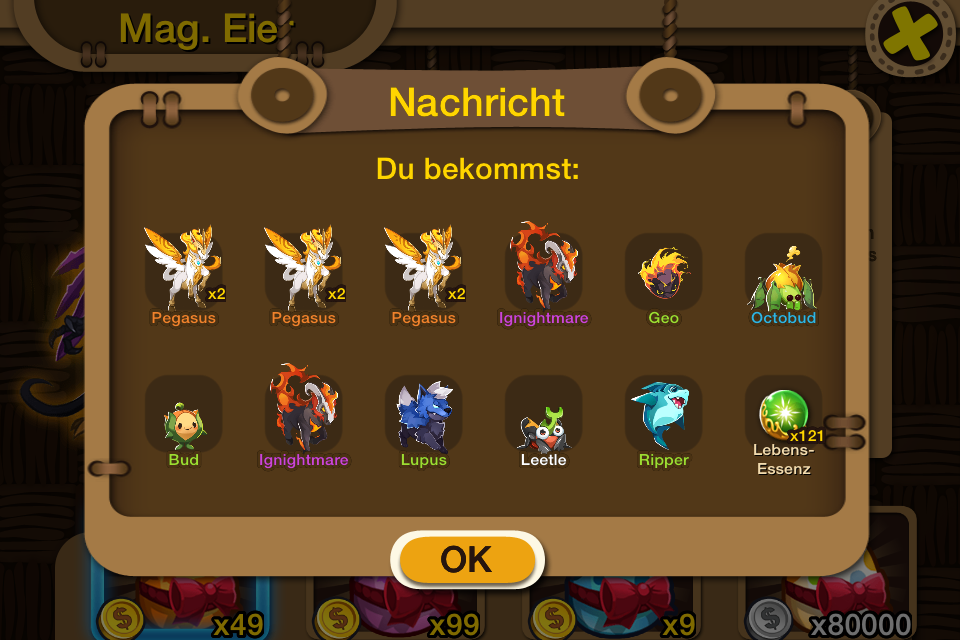Close the egg shop with the X
Viewport: 960px width, 640px height.
[910, 38]
